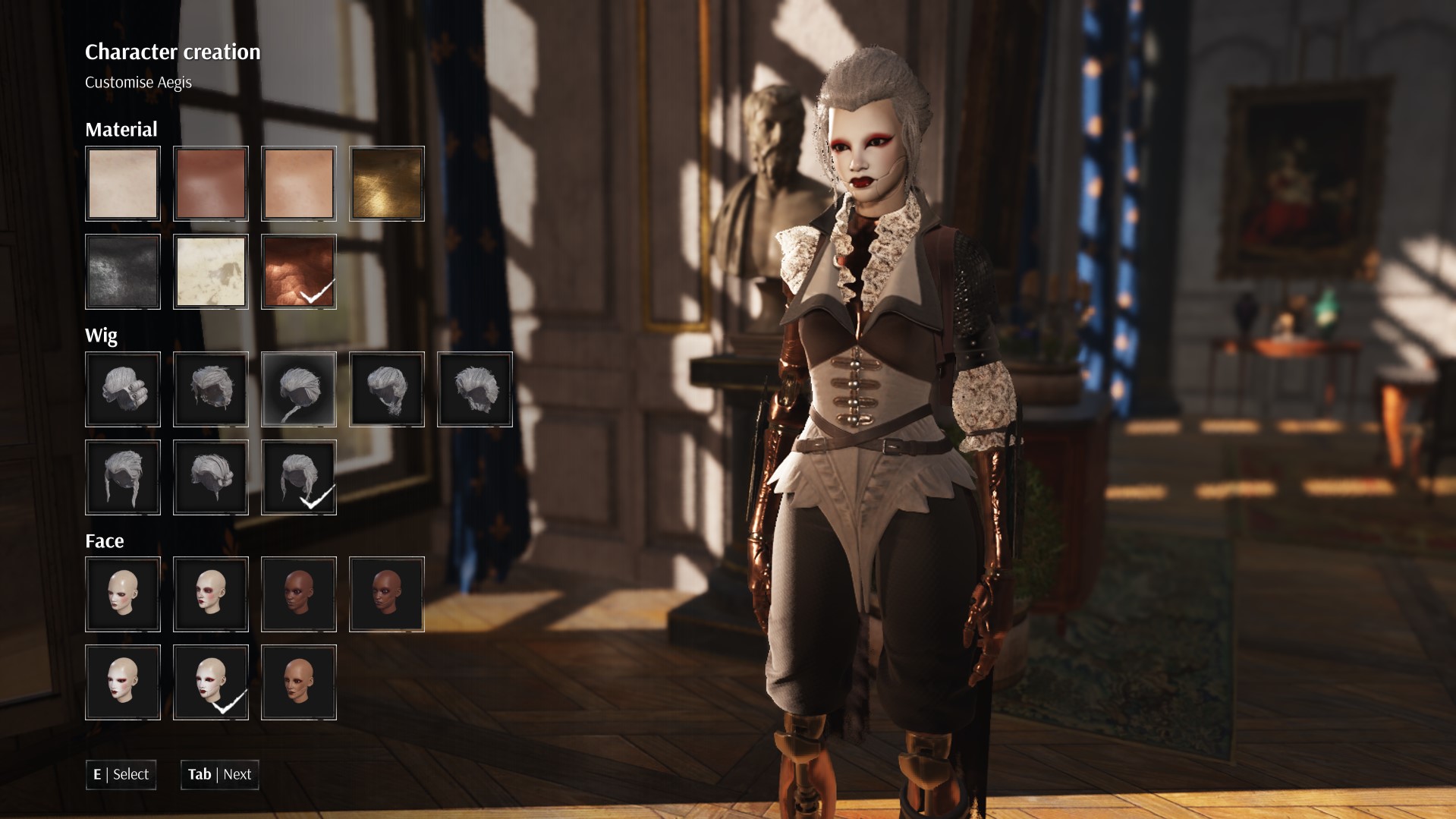Choose the medium tan face thumbnail
This screenshot has width=1456, height=819.
[x=299, y=682]
